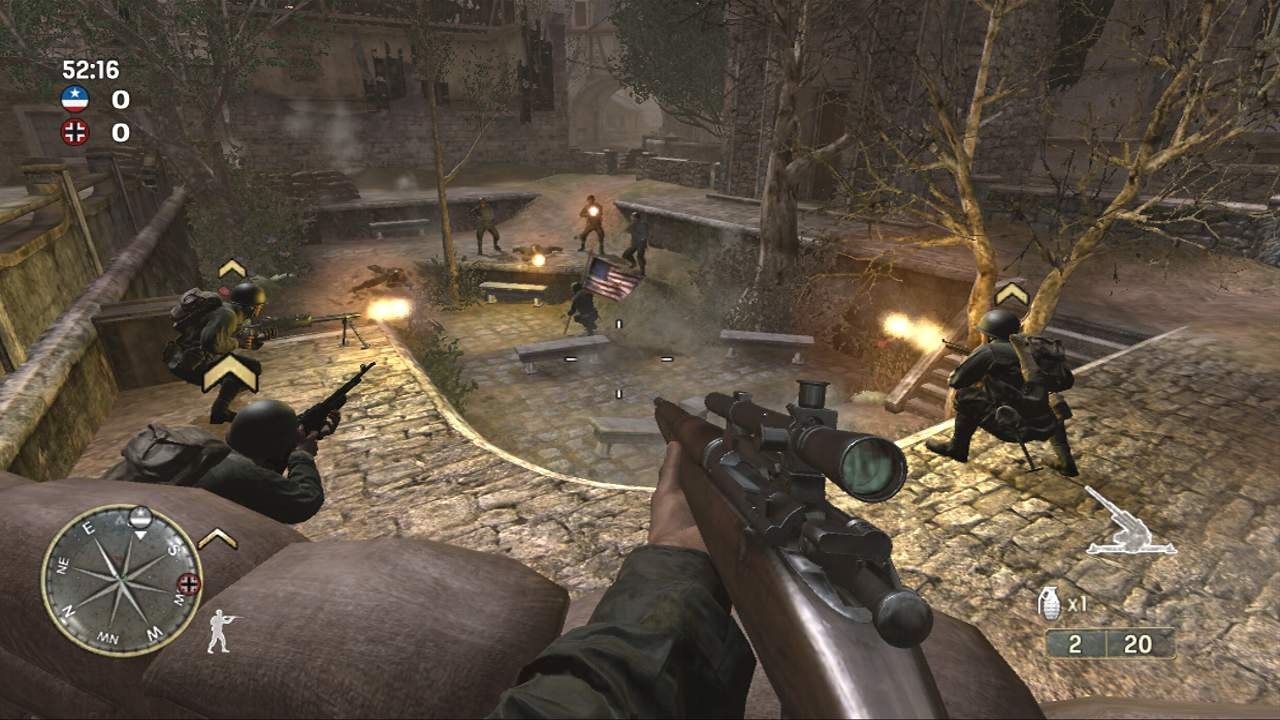
Task: Expand the compass display
Action: pos(123,580)
